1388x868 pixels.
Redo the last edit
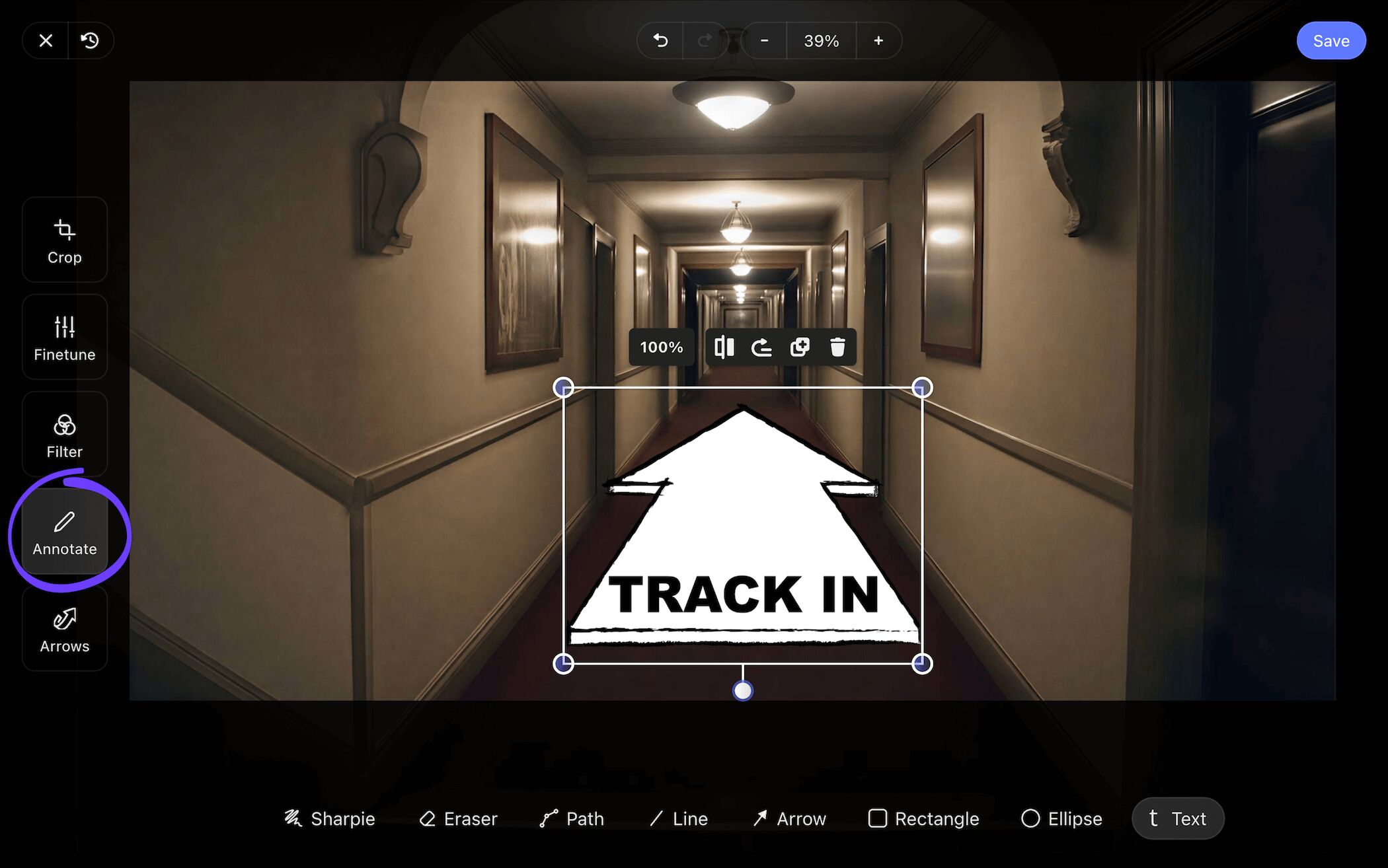tap(703, 40)
